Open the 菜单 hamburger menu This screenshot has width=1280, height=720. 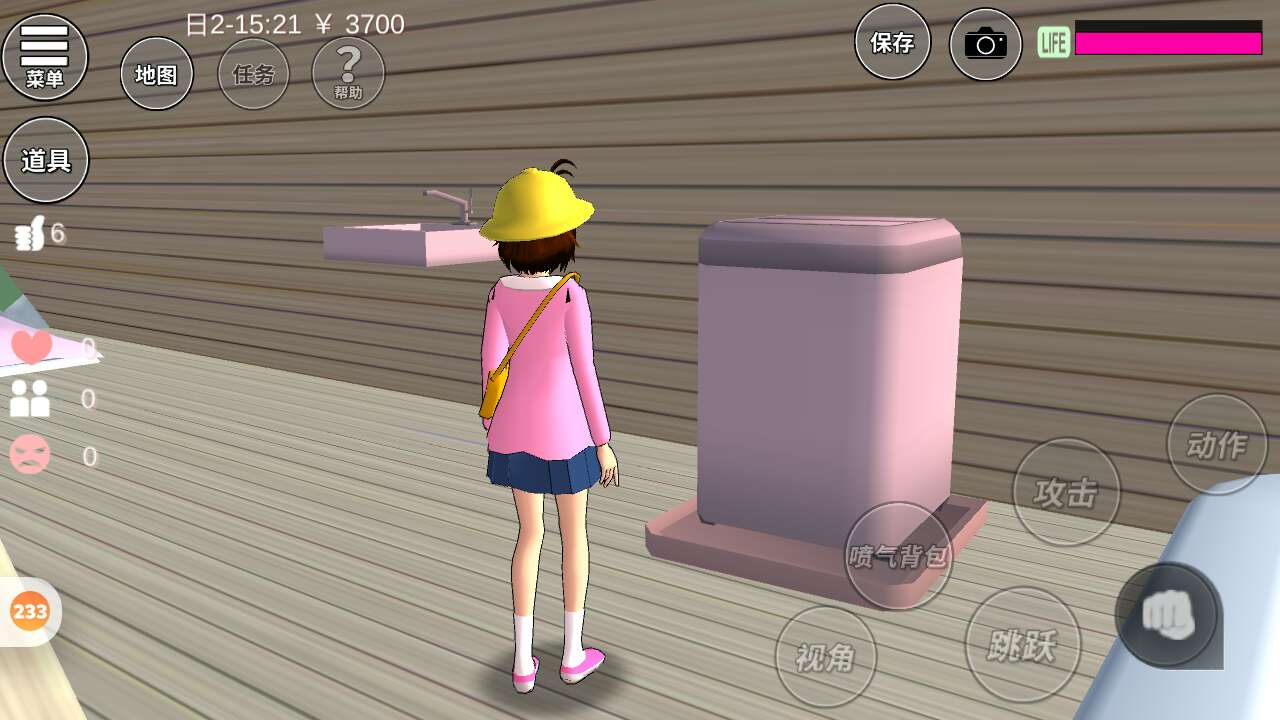tap(45, 57)
